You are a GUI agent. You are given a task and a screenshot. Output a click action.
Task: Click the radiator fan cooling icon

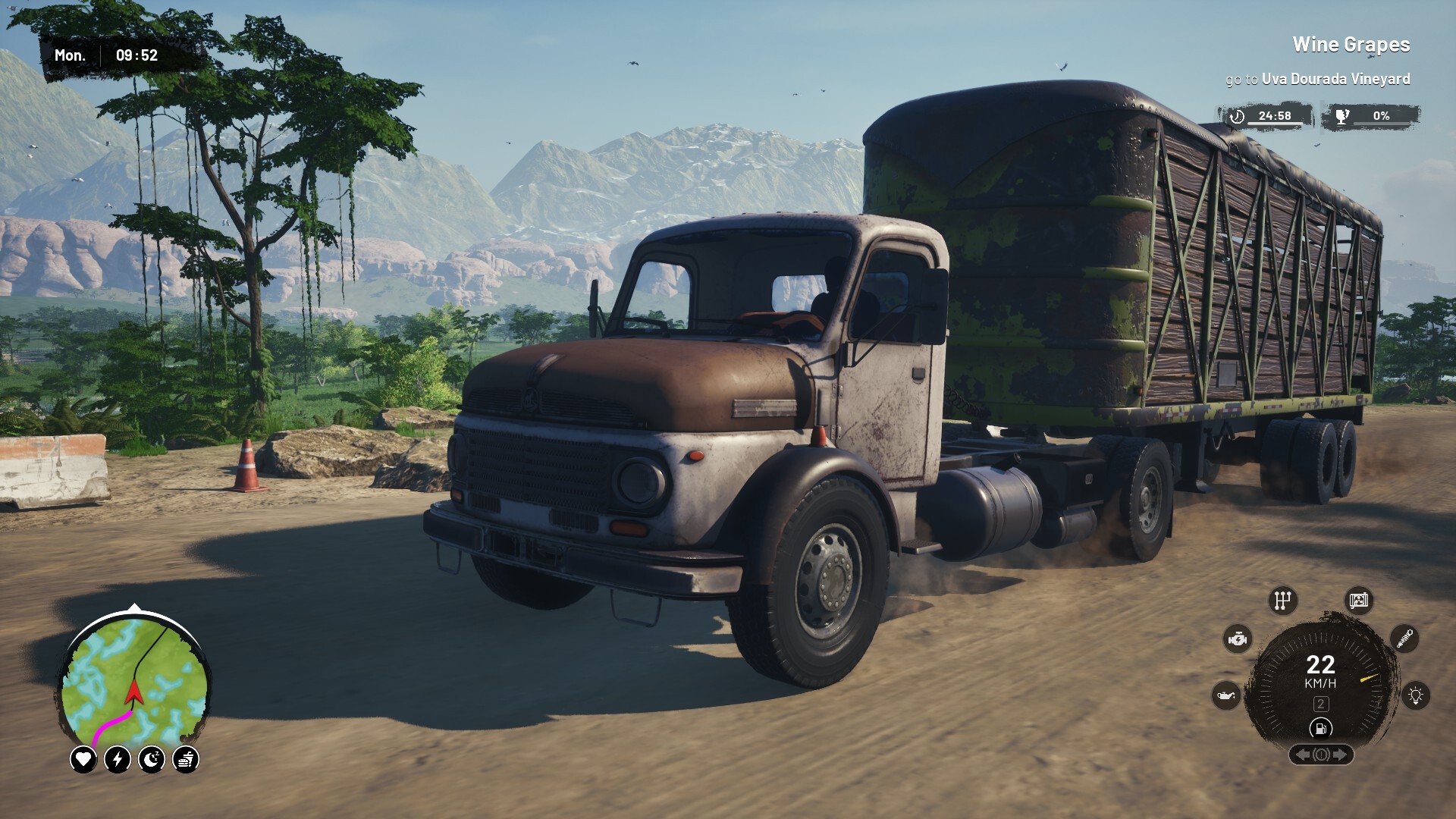[1358, 601]
